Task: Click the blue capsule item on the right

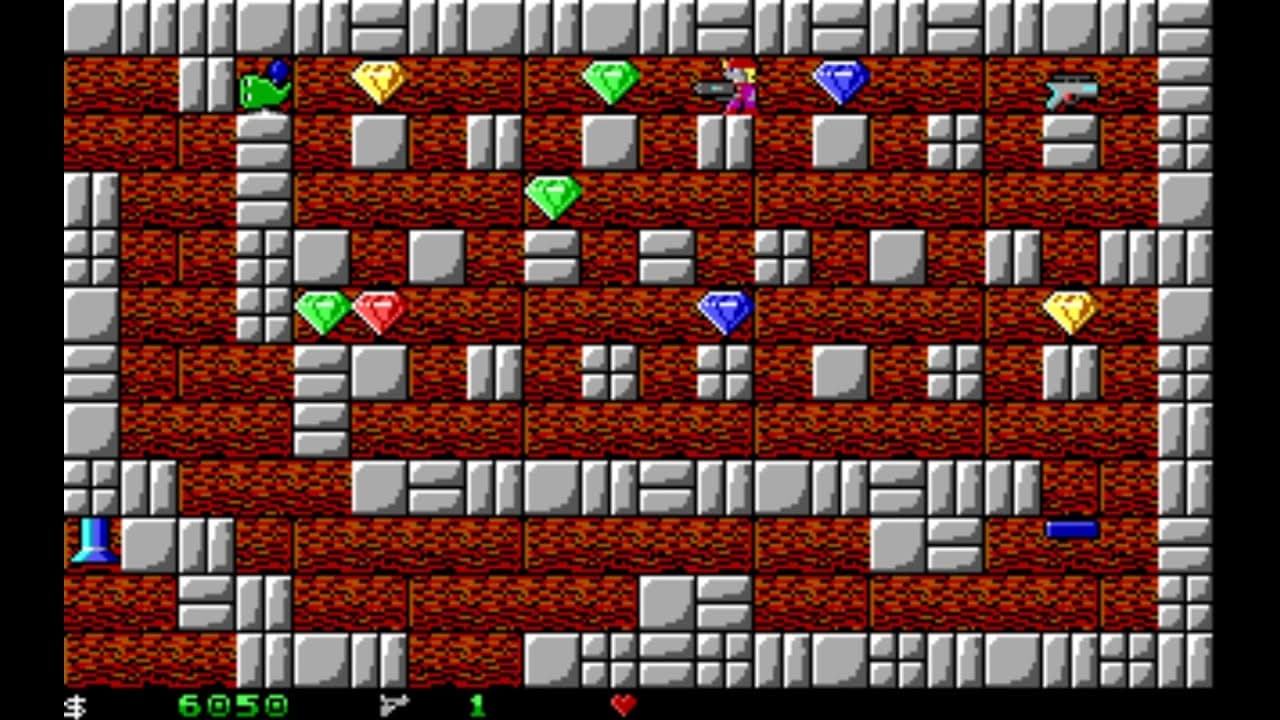Action: click(1072, 528)
